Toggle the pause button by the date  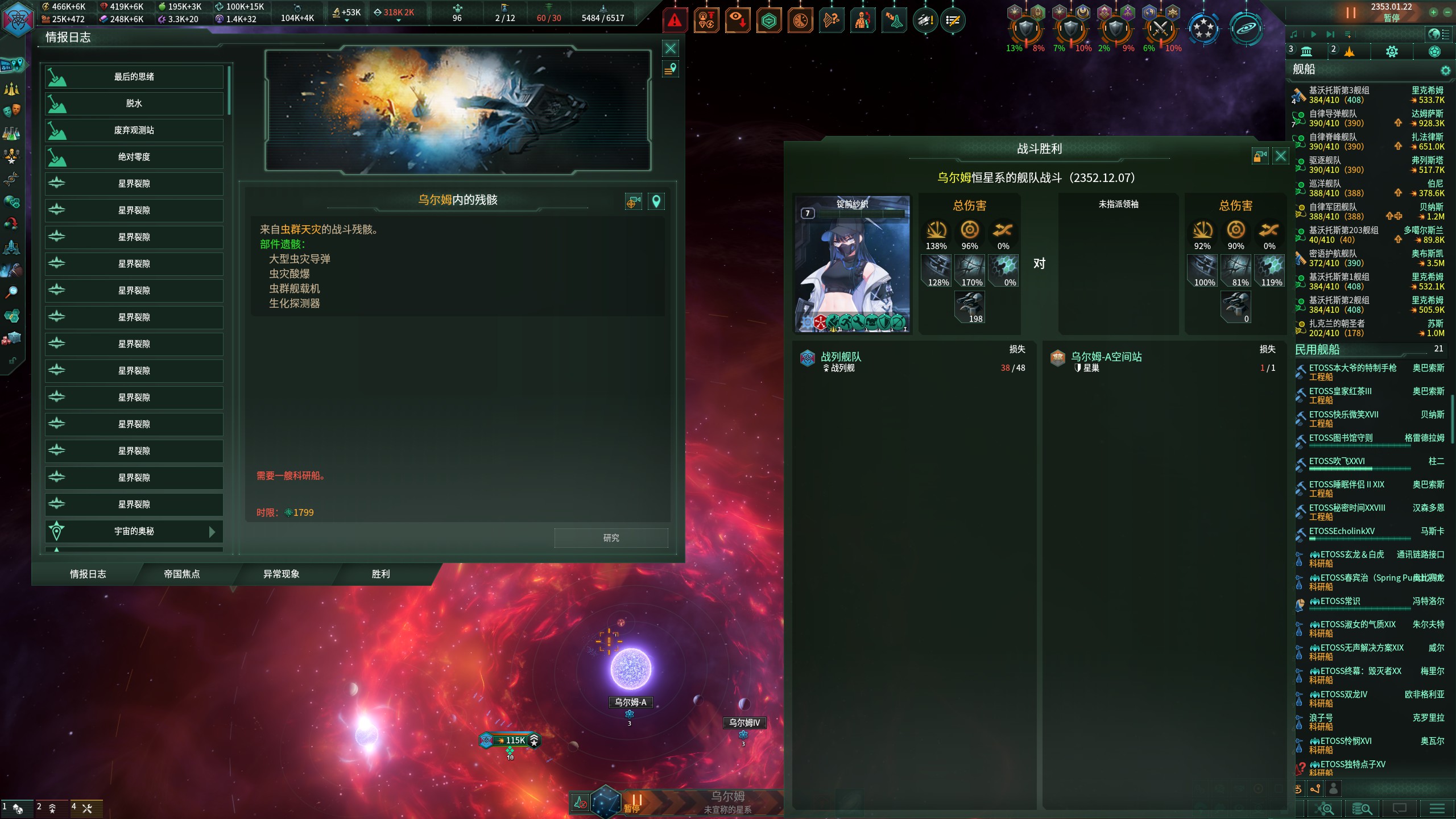click(x=1350, y=12)
